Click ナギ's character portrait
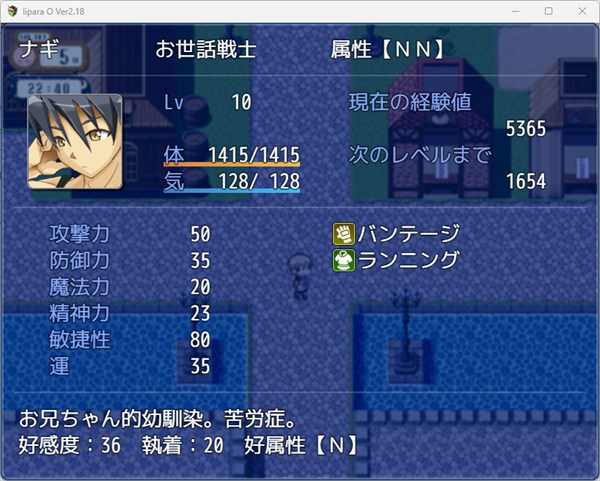The image size is (600, 481). 75,141
